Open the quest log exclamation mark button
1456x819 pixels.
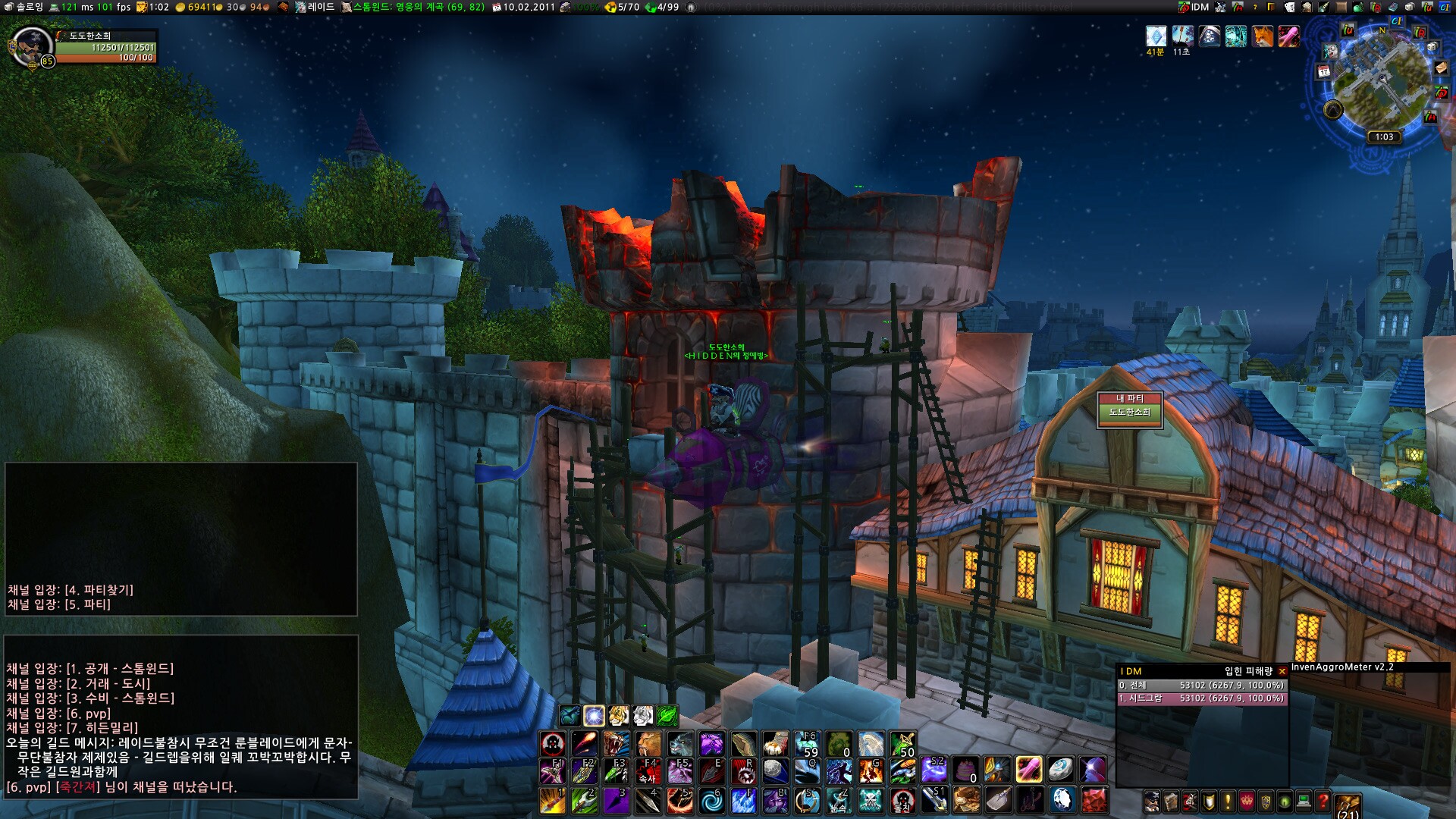tap(1228, 801)
